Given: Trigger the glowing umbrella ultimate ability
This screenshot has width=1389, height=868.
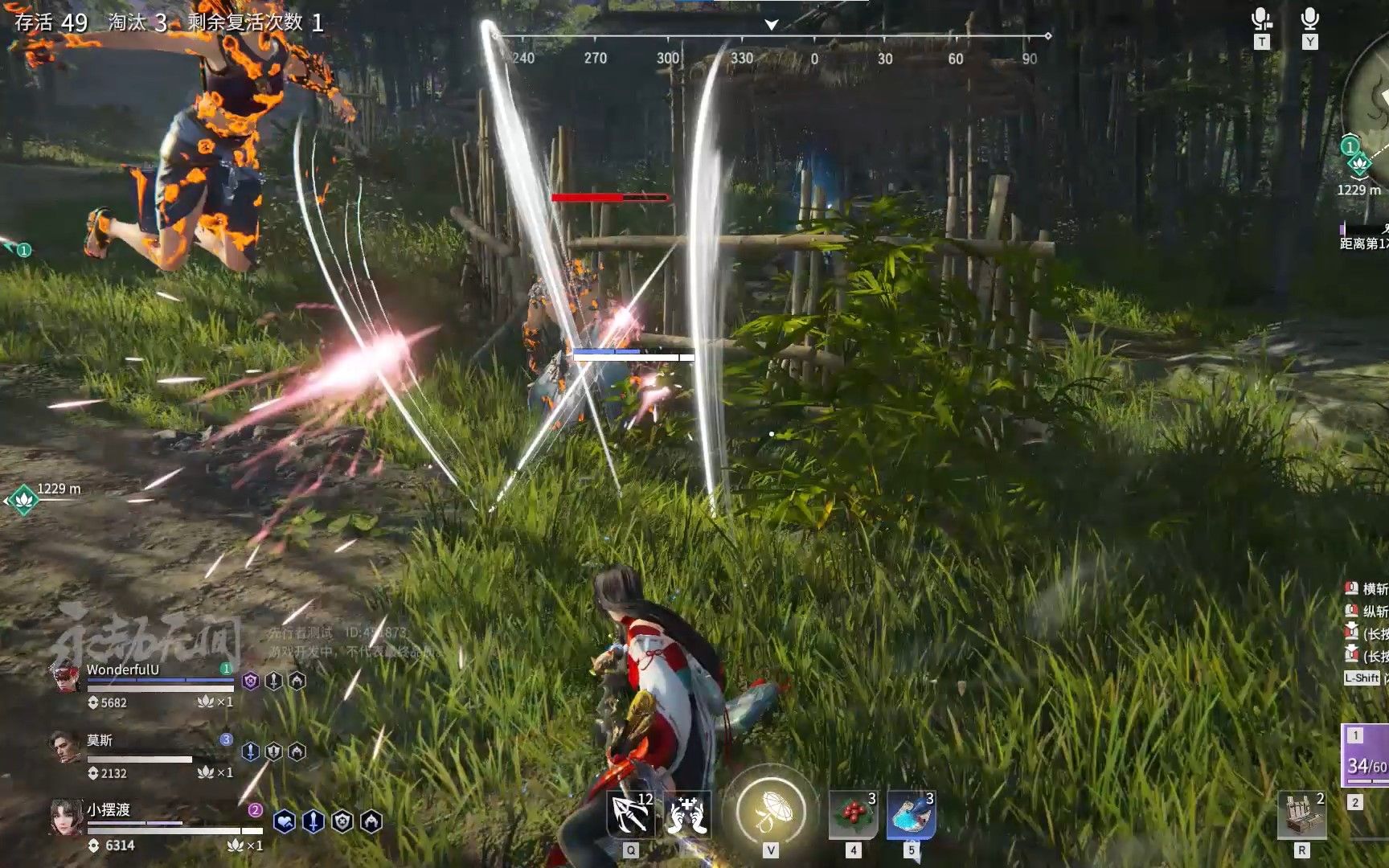Looking at the screenshot, I should click(771, 810).
